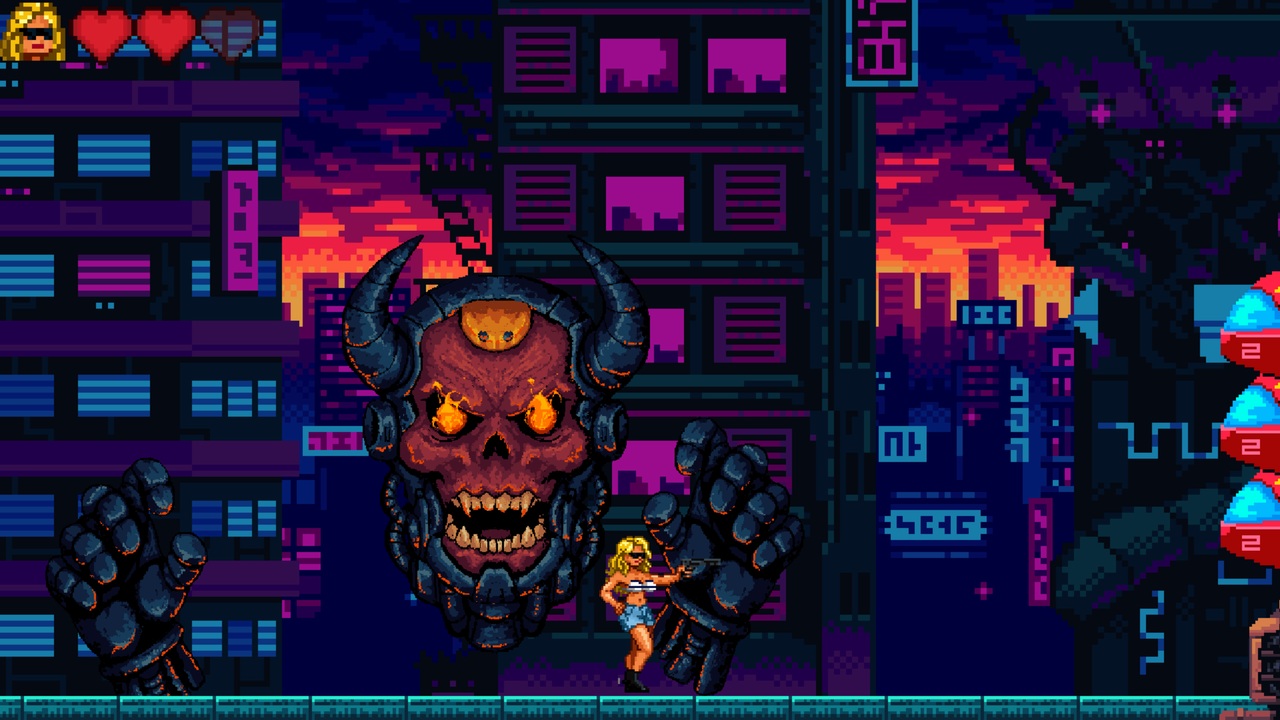Click the second red heart icon
Viewport: 1280px width, 720px height.
(170, 32)
